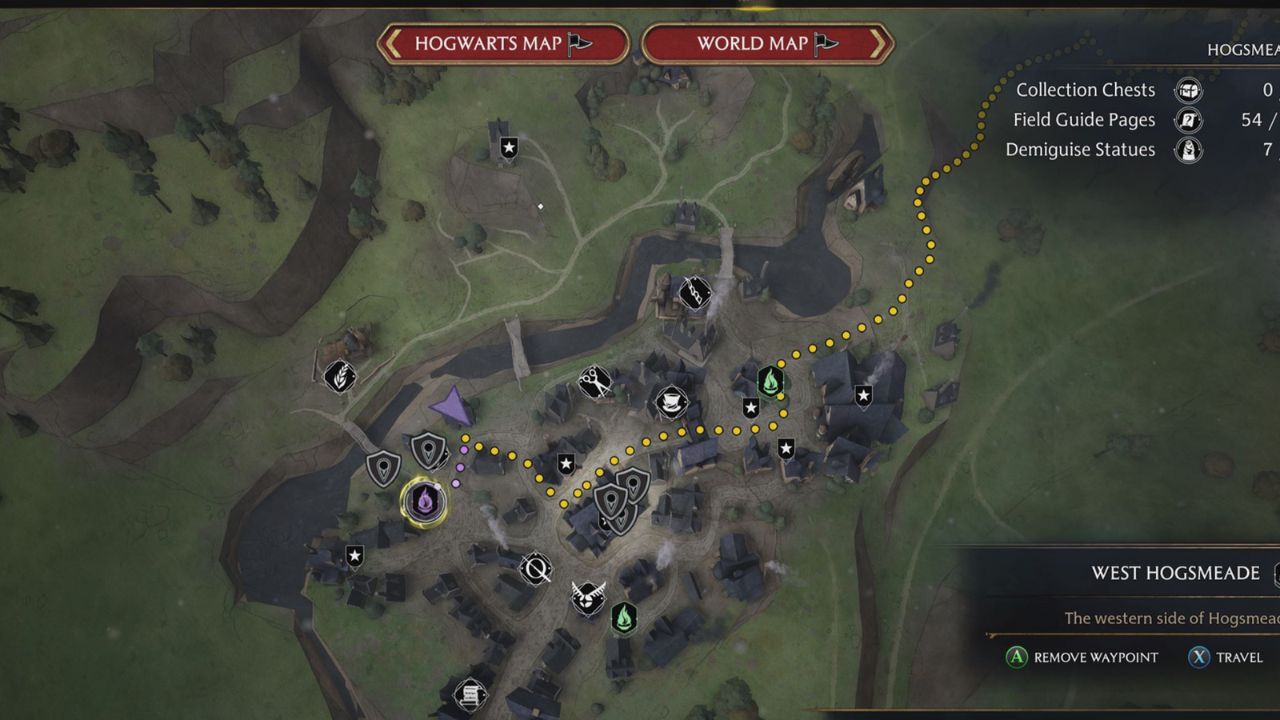Click the Demiguise Statues icon
The height and width of the screenshot is (720, 1280).
pos(1188,150)
